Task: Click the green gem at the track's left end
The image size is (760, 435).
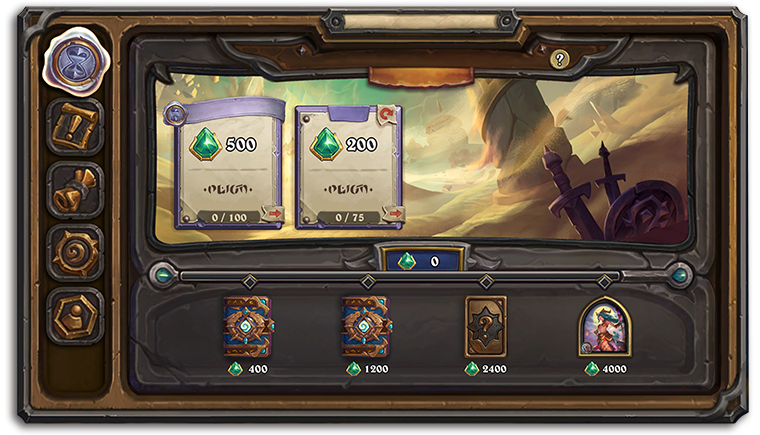Action: coord(161,274)
